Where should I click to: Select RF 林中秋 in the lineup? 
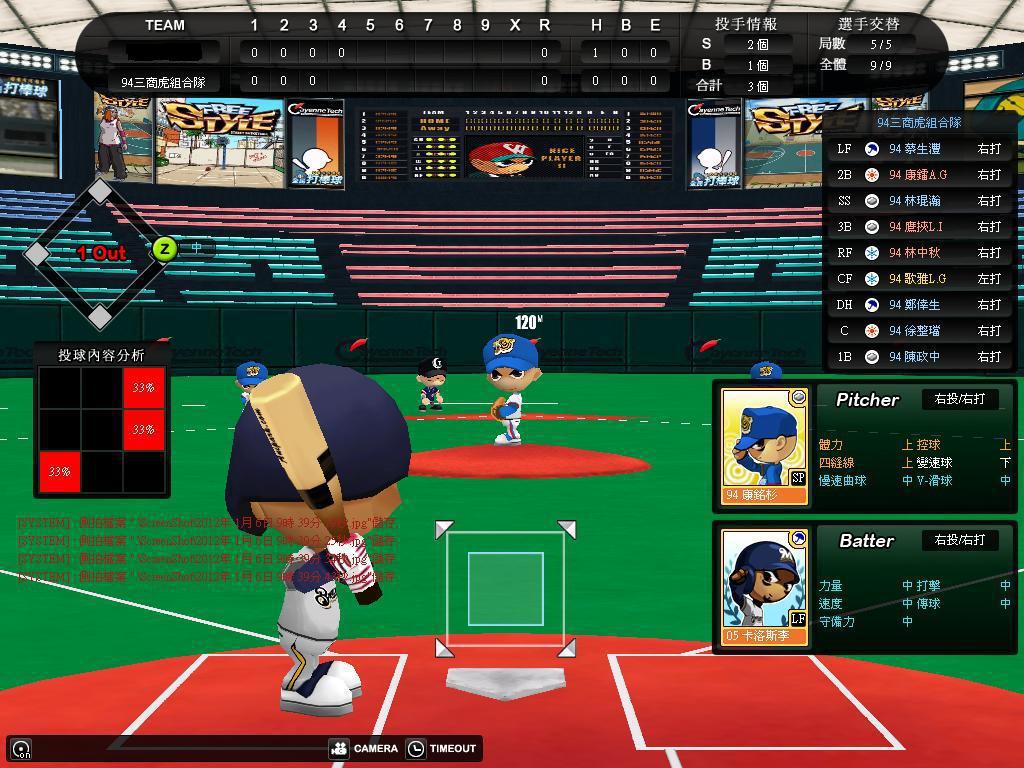pyautogui.click(x=919, y=252)
